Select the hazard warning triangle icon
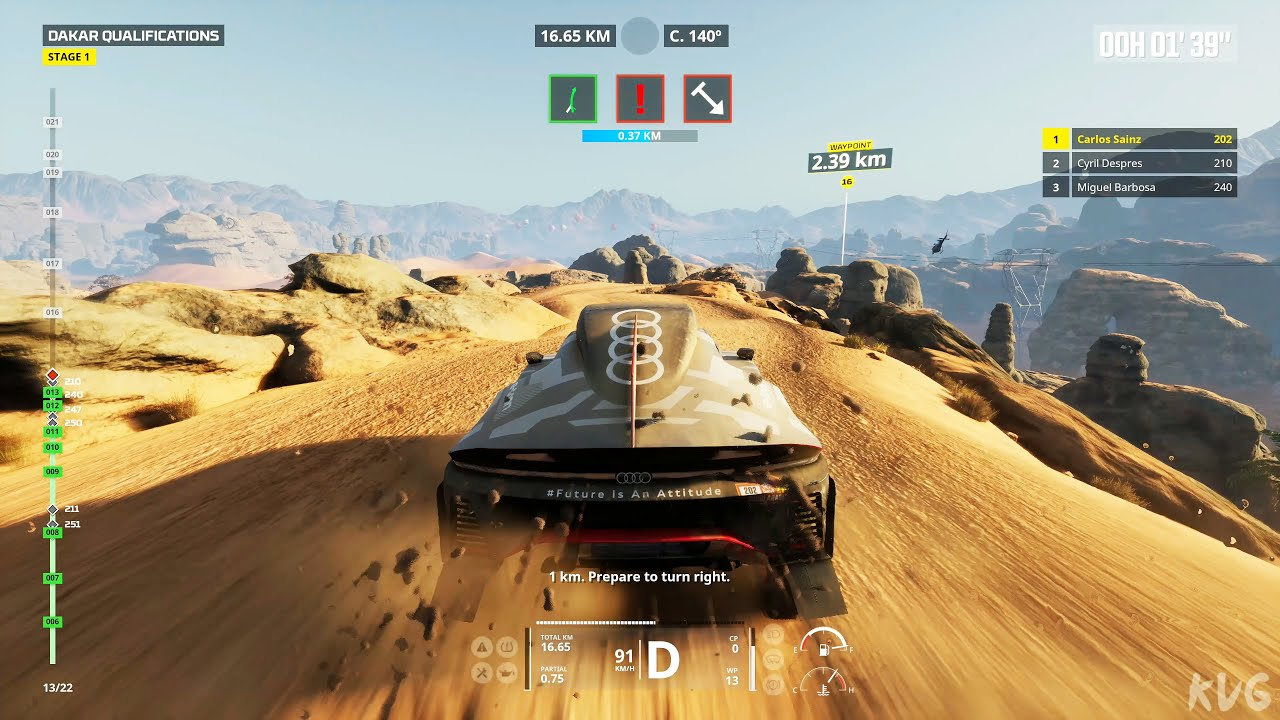The image size is (1280, 720). click(482, 647)
